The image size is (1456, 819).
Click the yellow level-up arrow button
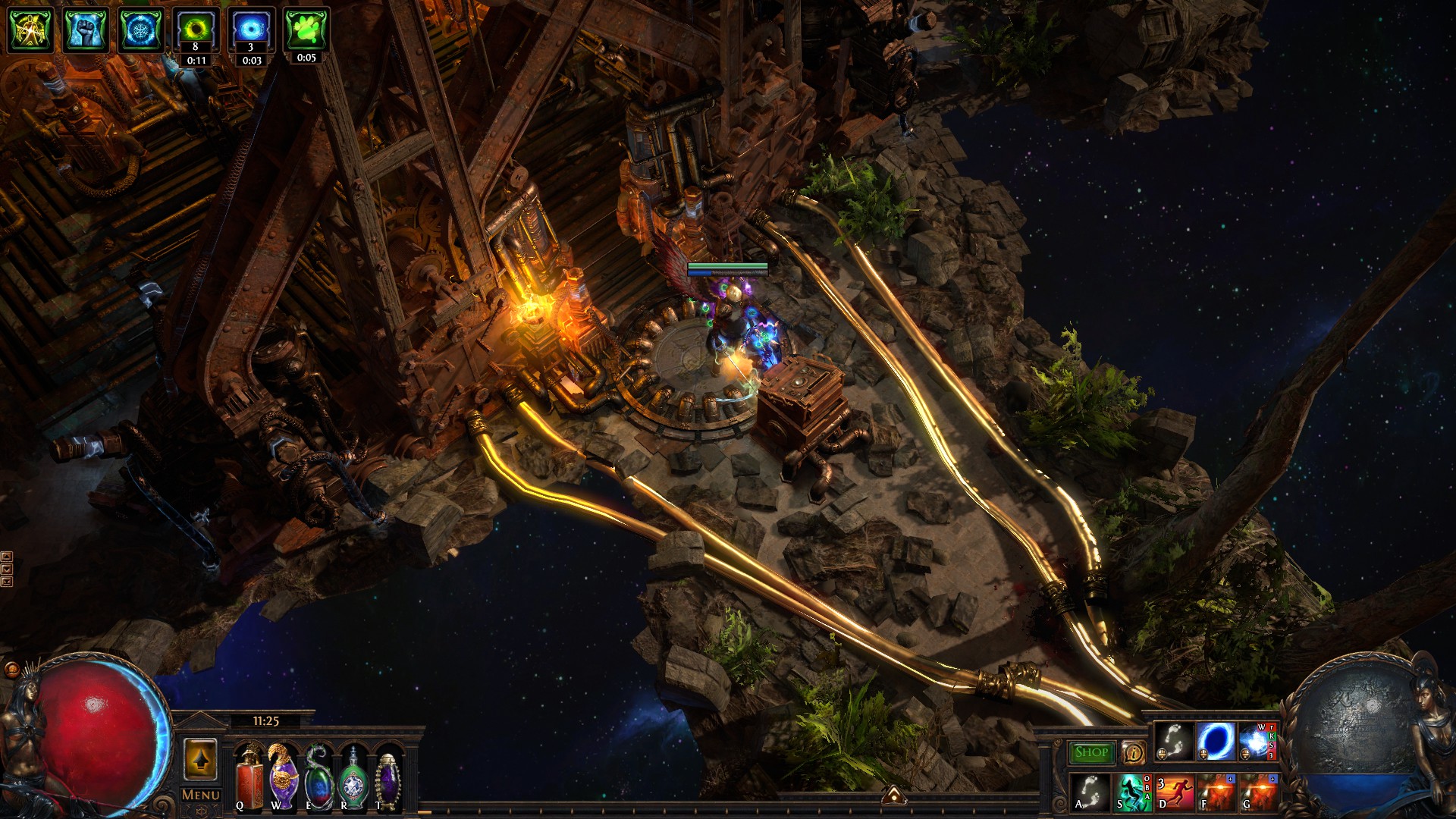[x=201, y=758]
